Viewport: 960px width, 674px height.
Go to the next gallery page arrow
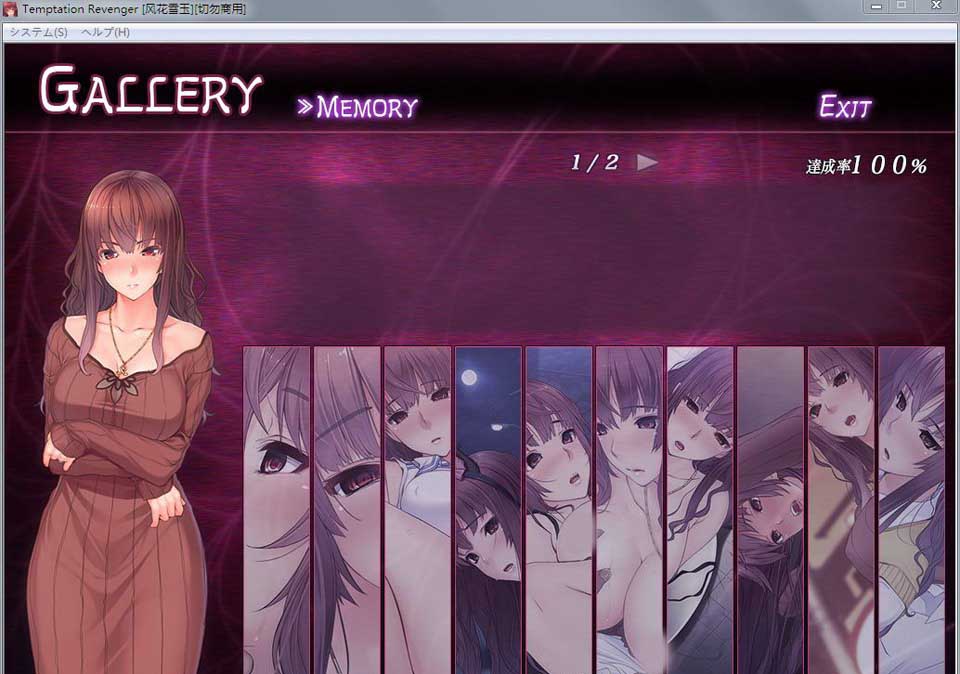click(x=648, y=162)
